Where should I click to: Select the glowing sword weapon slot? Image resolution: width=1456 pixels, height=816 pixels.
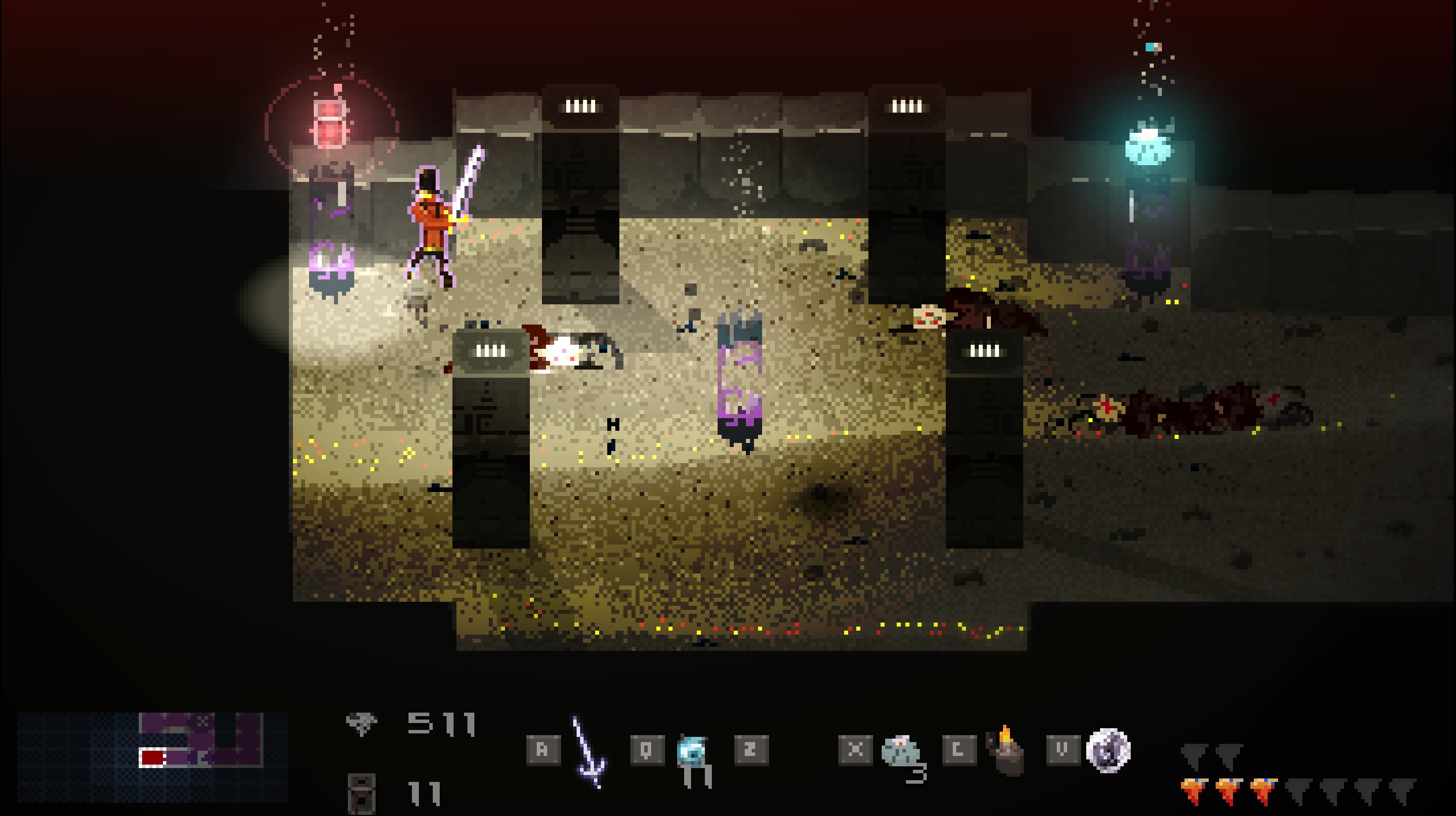click(x=588, y=752)
